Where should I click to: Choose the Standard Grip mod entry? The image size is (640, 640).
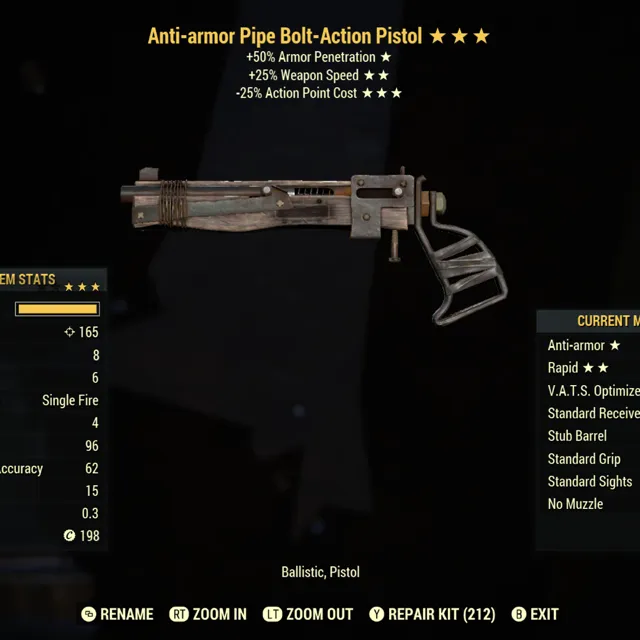coord(584,459)
